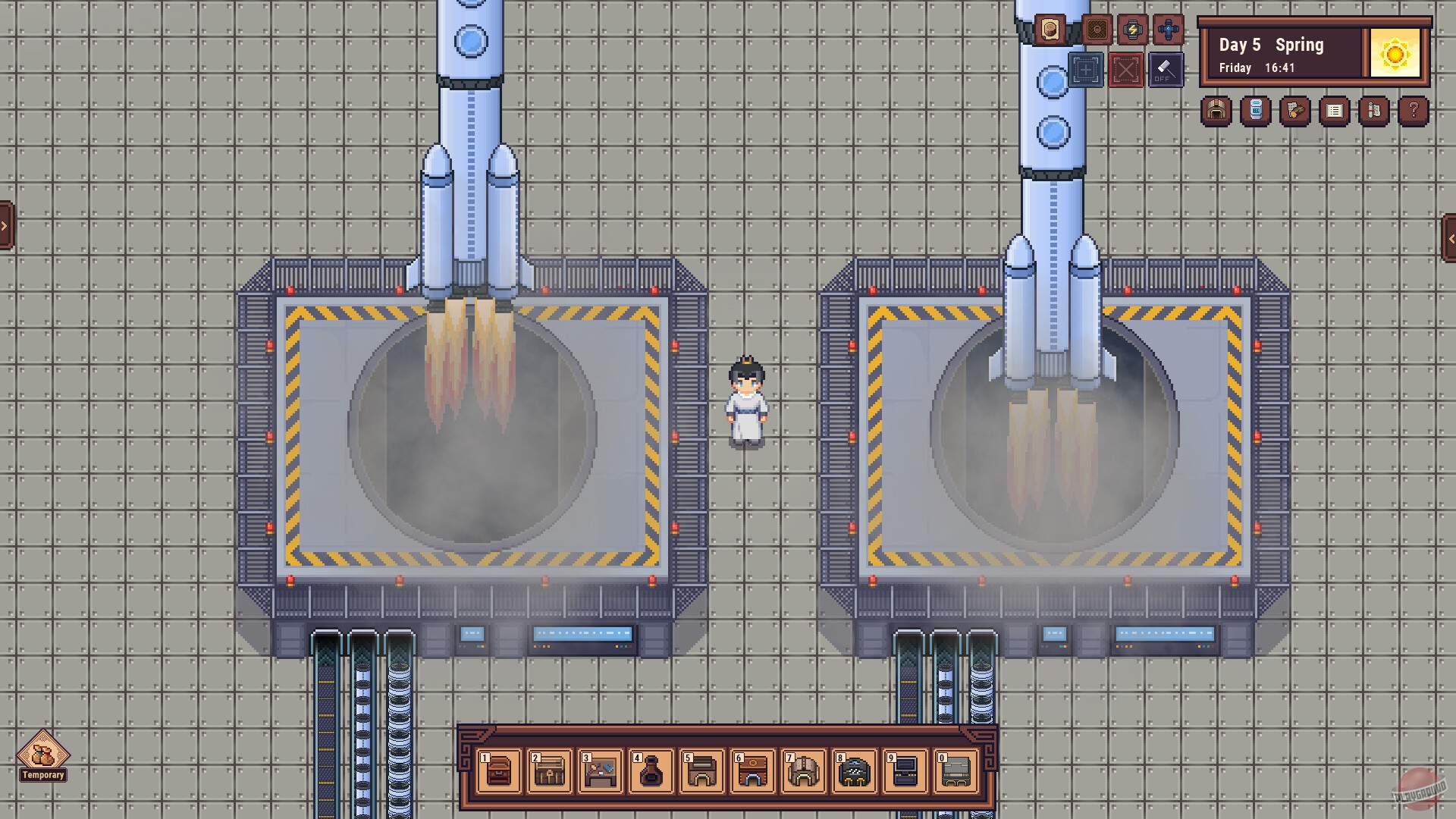This screenshot has width=1456, height=819.
Task: Open the resources/logs panel icon
Action: (1295, 110)
